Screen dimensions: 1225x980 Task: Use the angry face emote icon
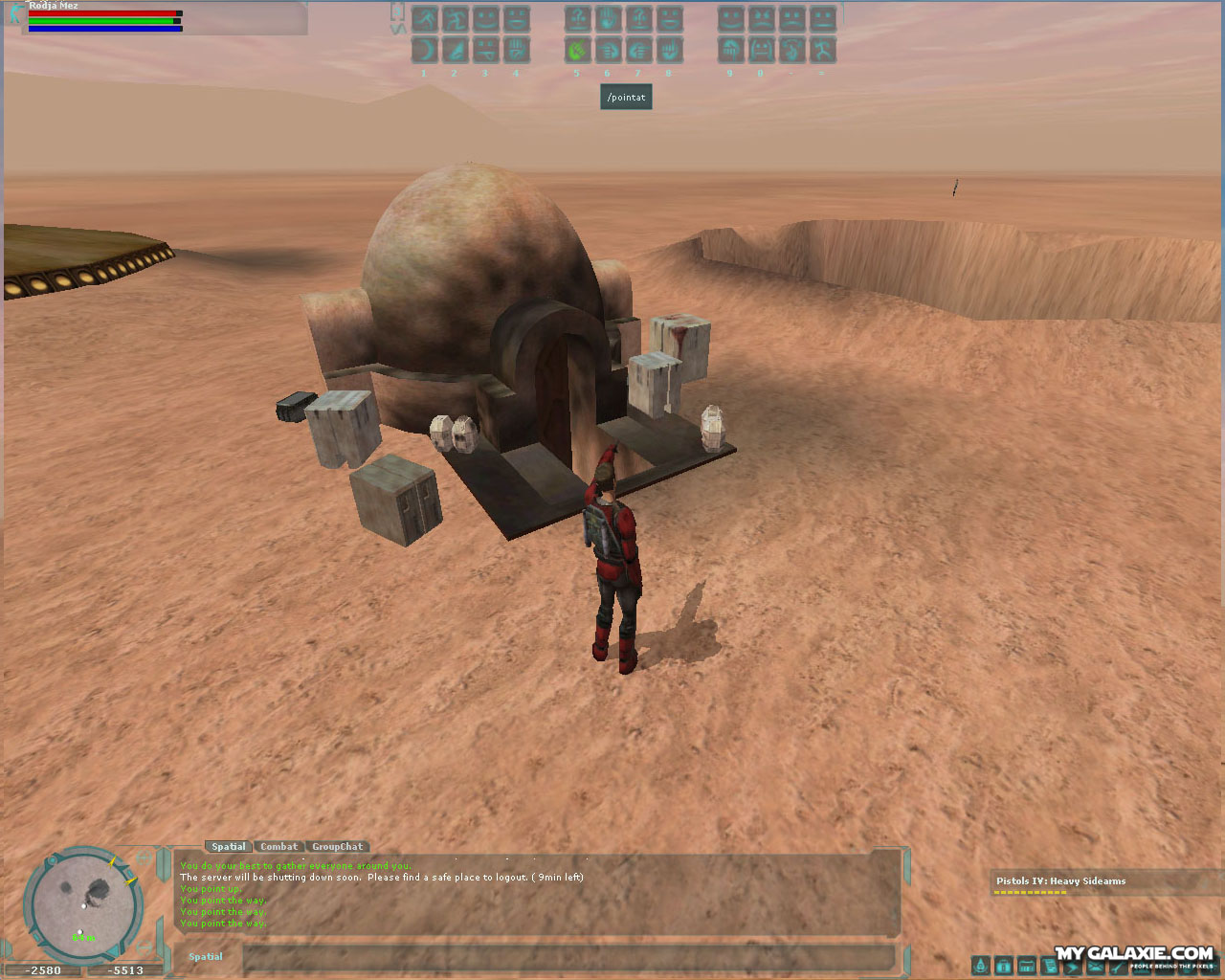pos(761,18)
